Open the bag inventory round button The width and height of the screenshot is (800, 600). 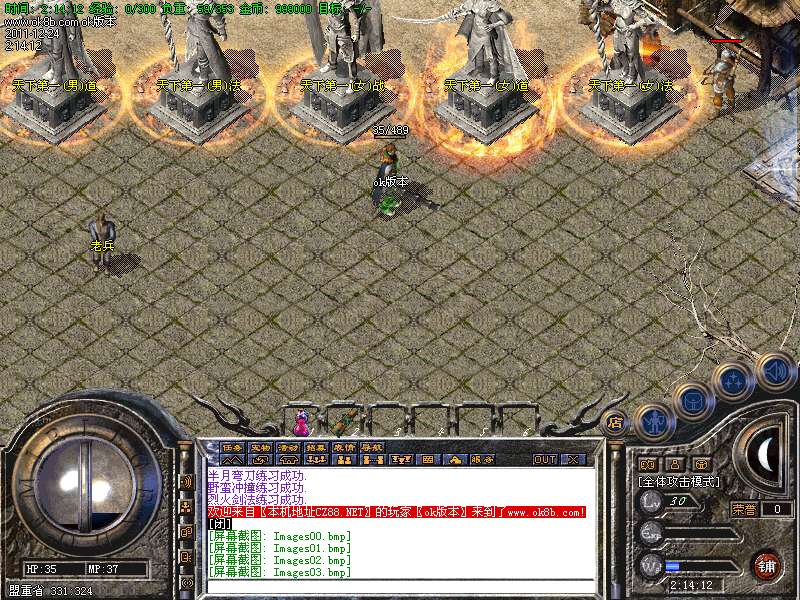(692, 400)
